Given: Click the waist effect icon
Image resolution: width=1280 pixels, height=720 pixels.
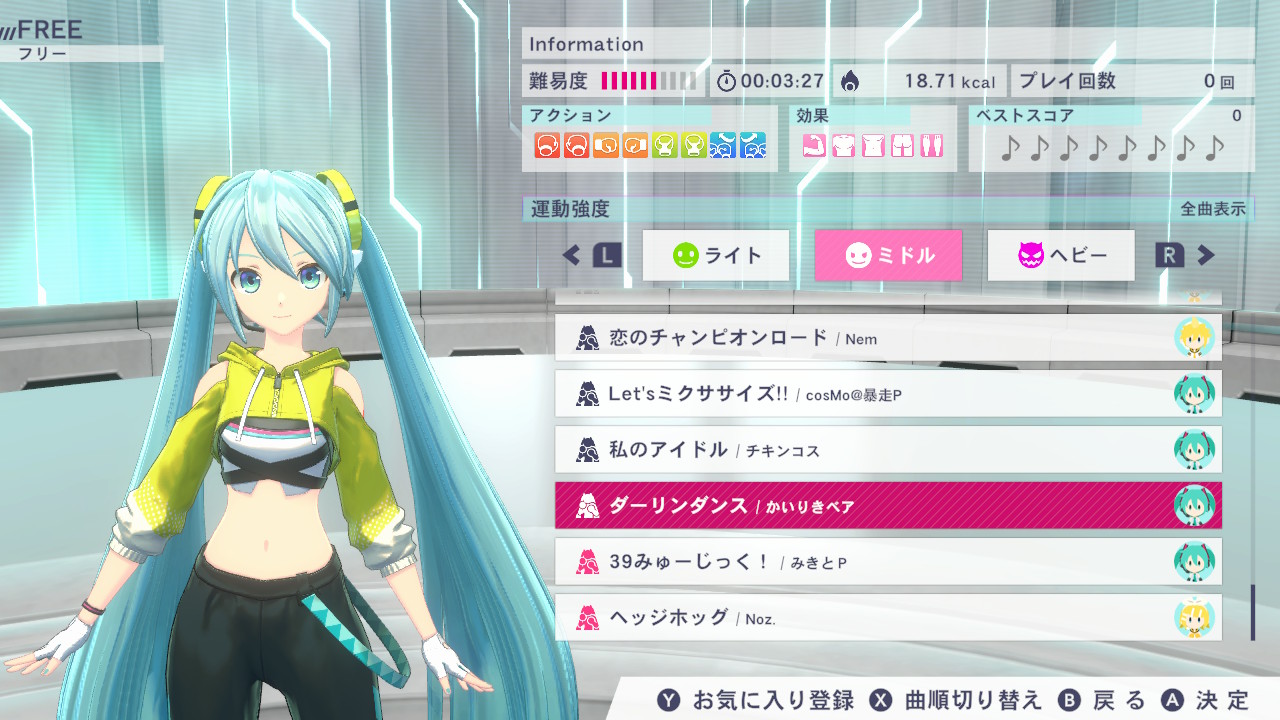Looking at the screenshot, I should coord(872,145).
